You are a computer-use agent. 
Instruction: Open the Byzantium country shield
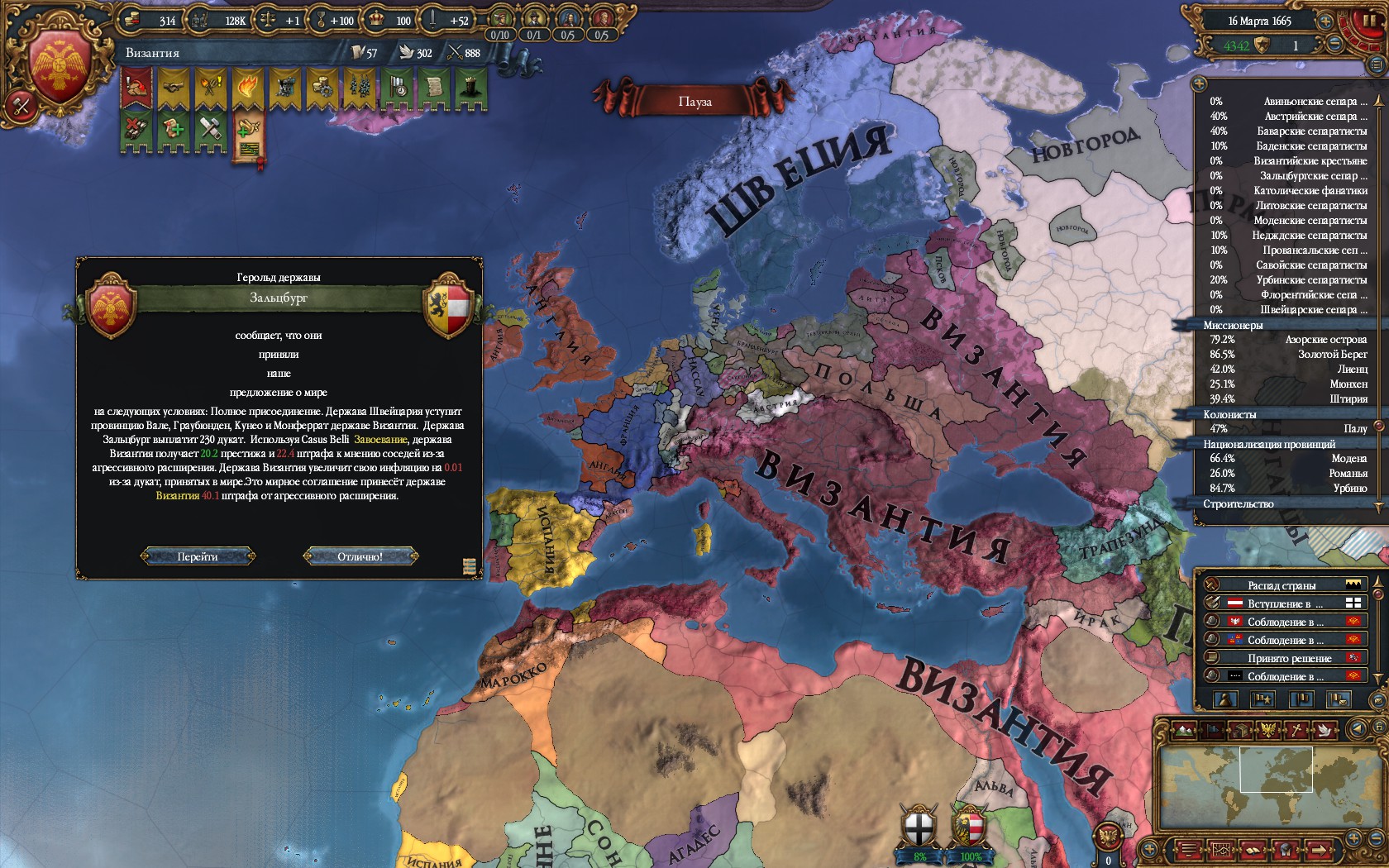coord(60,66)
